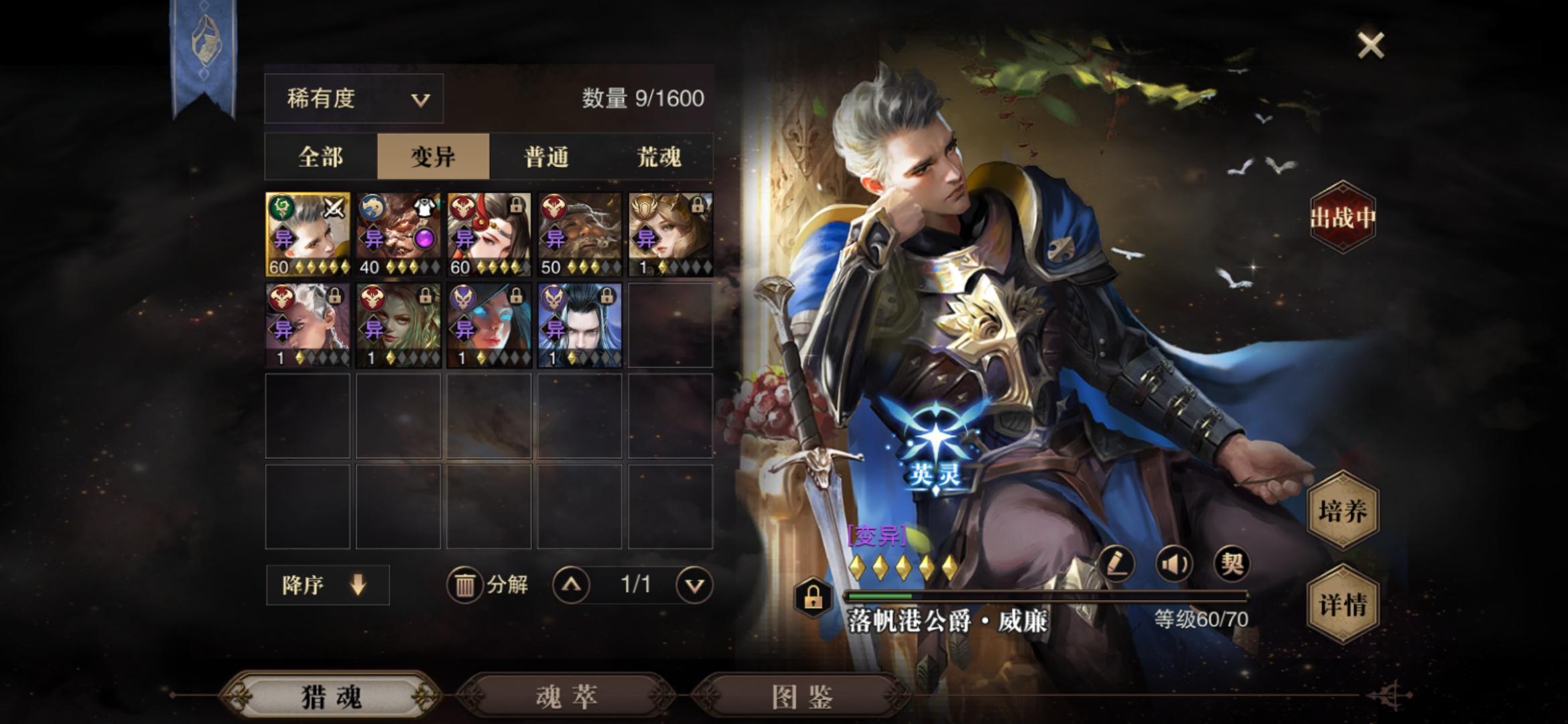Click the 降序 sort order control
Image resolution: width=1568 pixels, height=724 pixels.
pos(327,585)
